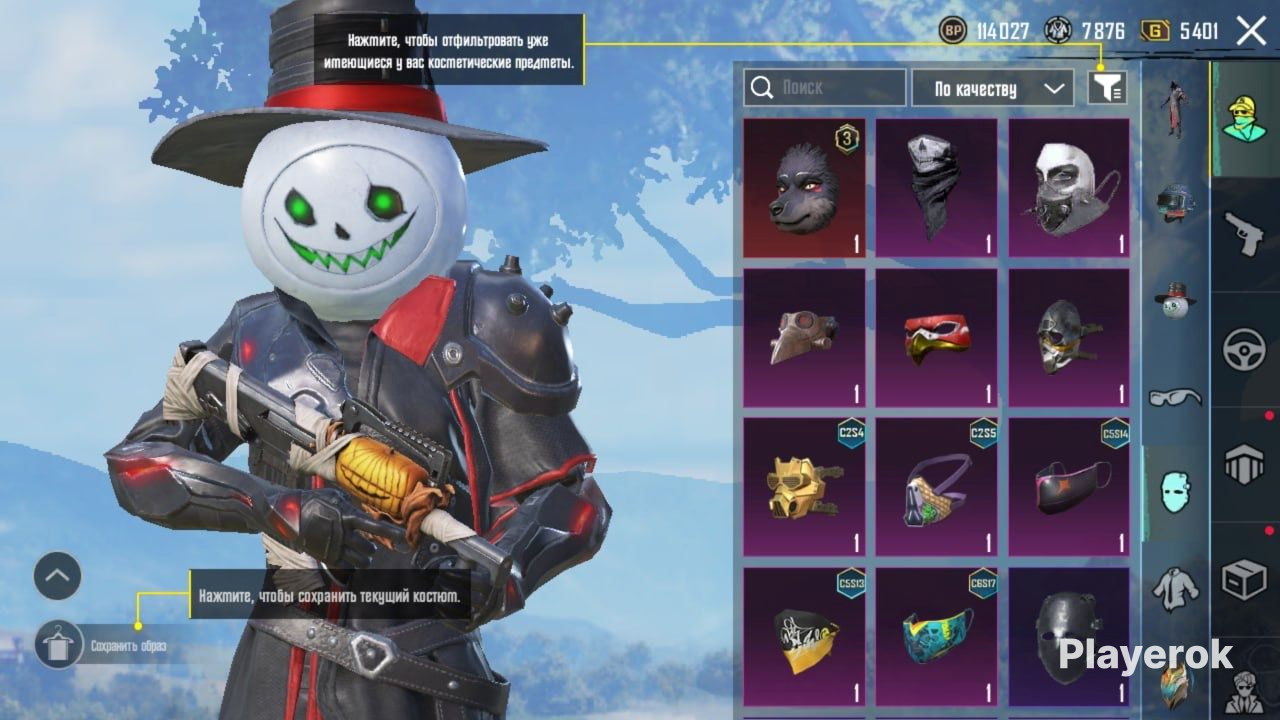
Task: Open the sort-by-quality dropdown
Action: pyautogui.click(x=992, y=88)
